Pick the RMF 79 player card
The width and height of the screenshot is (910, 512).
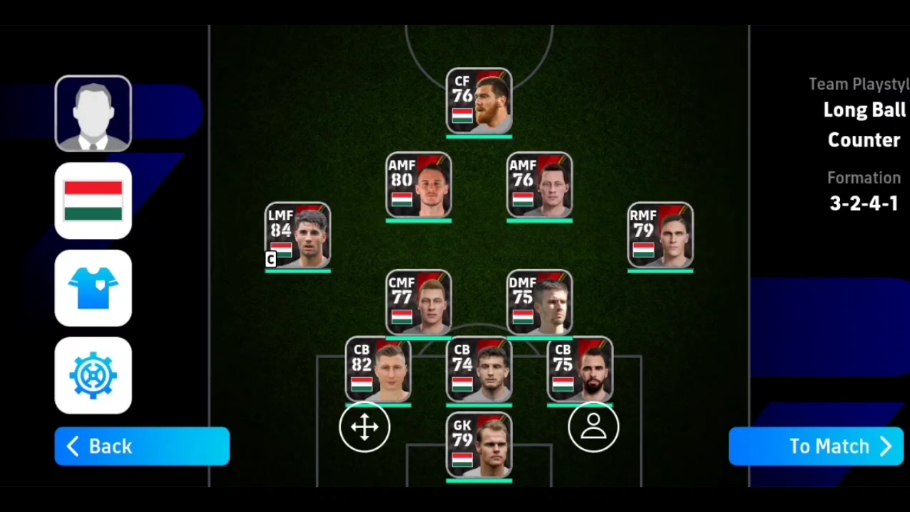[x=660, y=236]
